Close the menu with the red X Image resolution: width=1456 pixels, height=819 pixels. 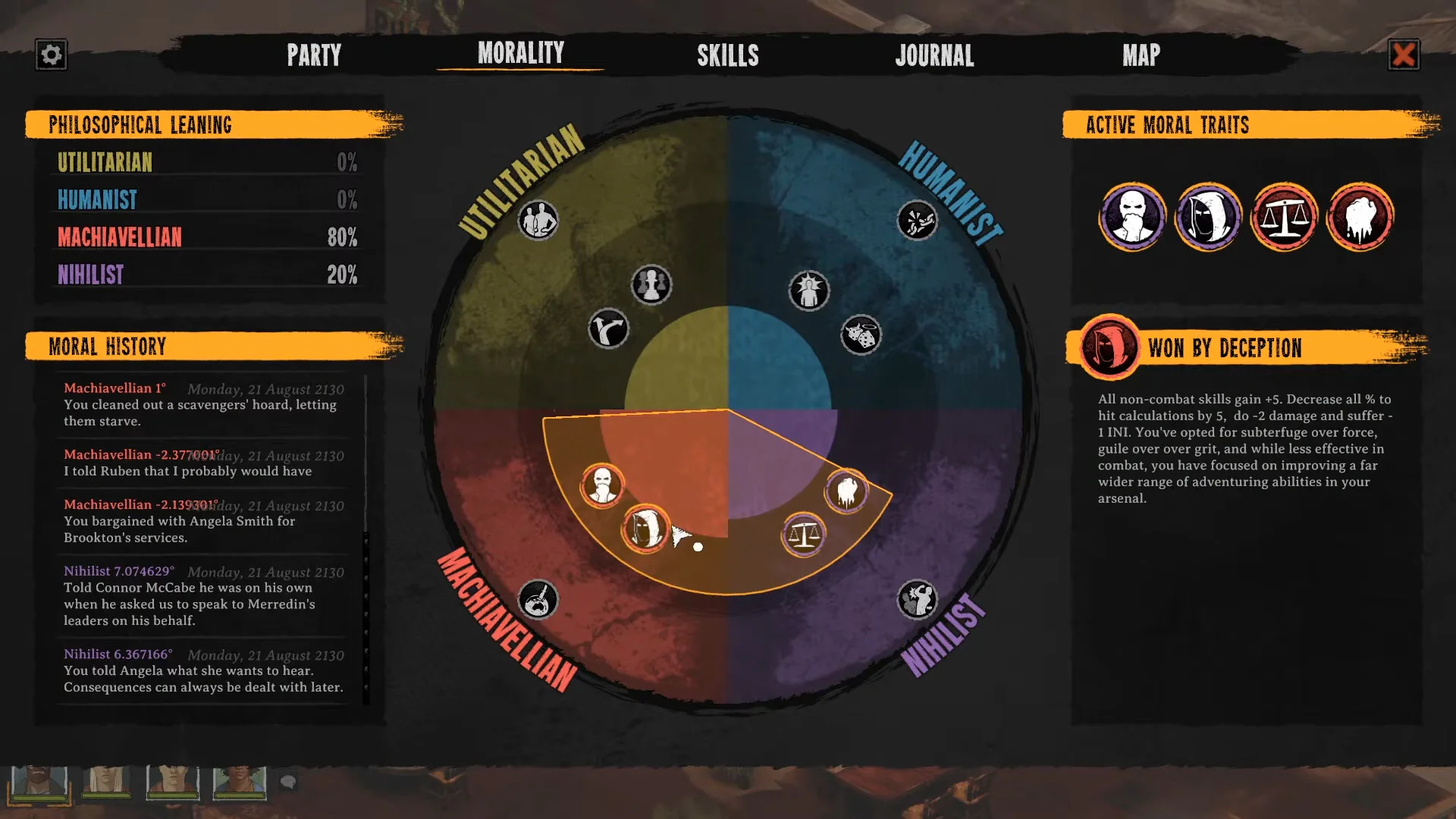[x=1404, y=55]
